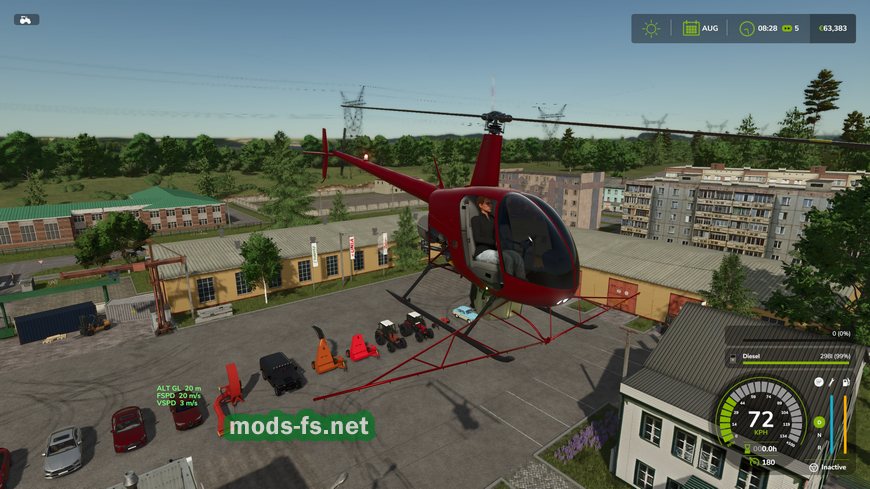
Task: Click the mods-fs.net watermark link
Action: pyautogui.click(x=299, y=427)
